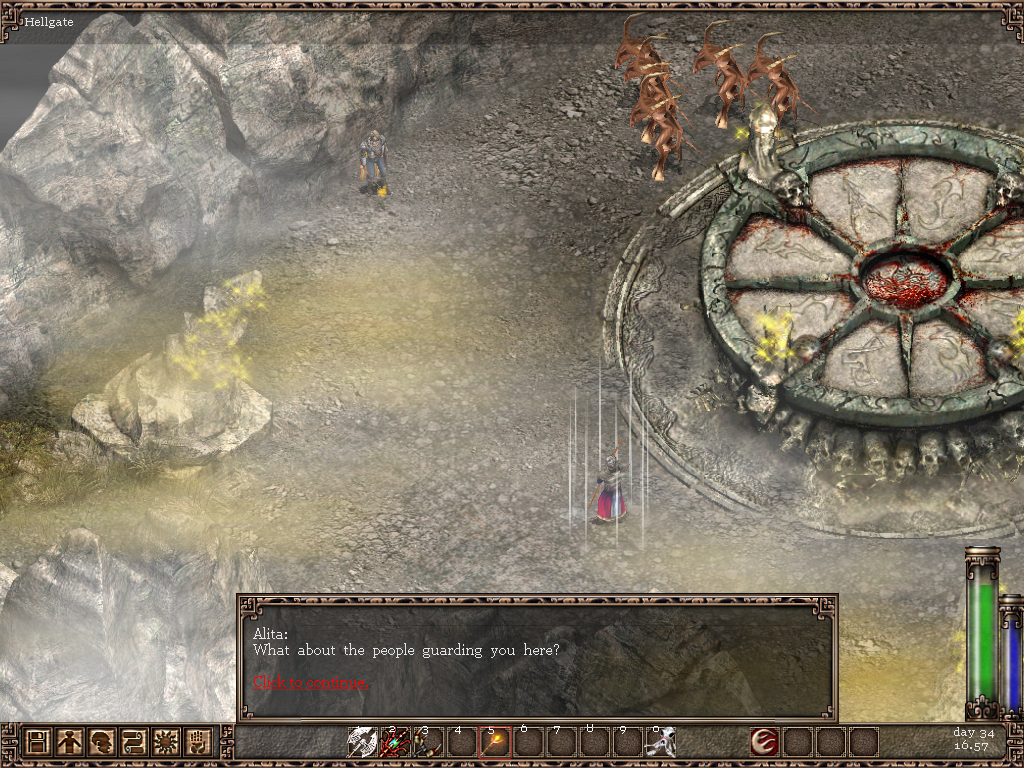Open the character figure screen
This screenshot has height=768, width=1024.
tap(70, 742)
